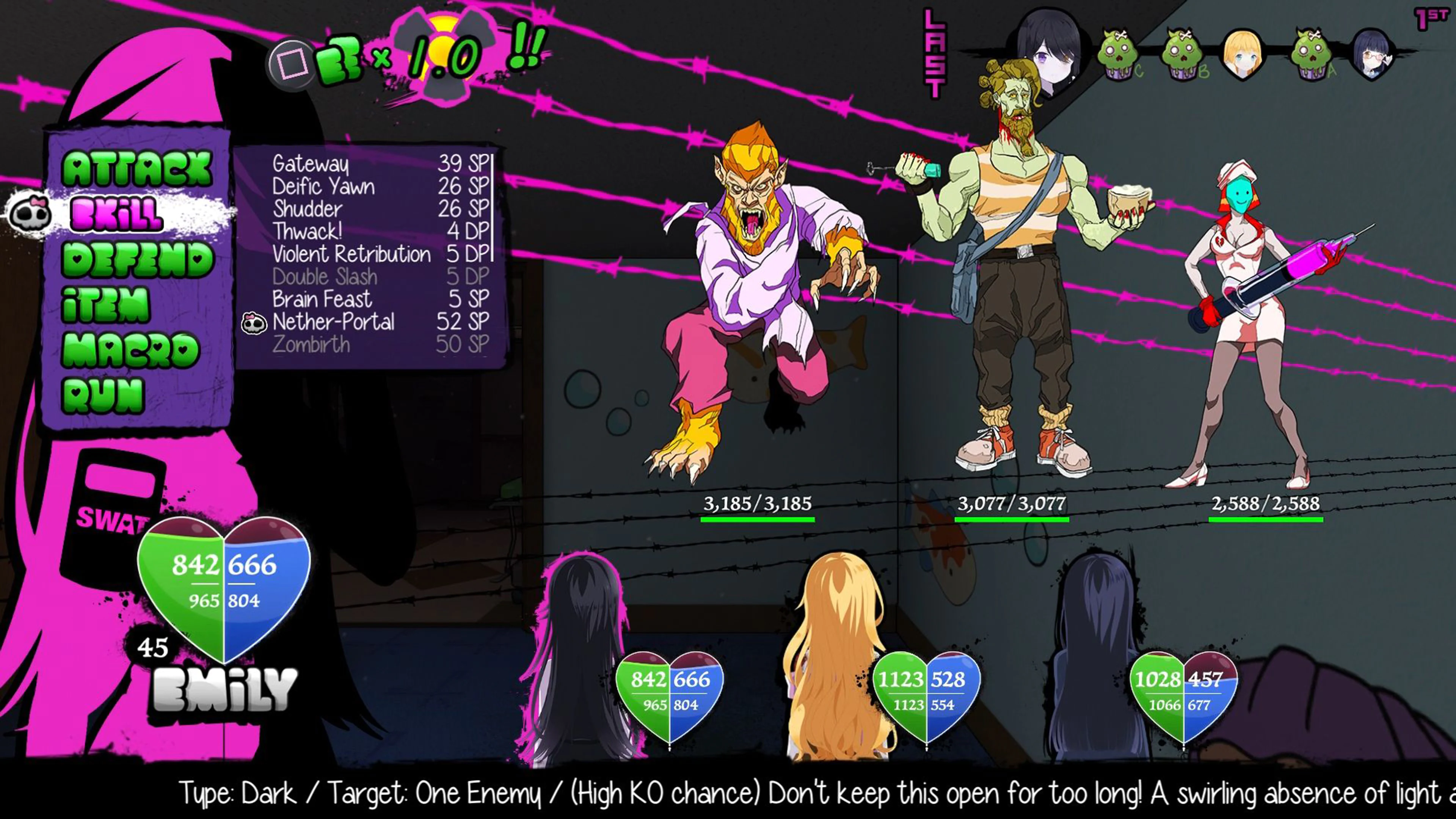The height and width of the screenshot is (819, 1456).
Task: Open the MACRO command
Action: tap(130, 350)
